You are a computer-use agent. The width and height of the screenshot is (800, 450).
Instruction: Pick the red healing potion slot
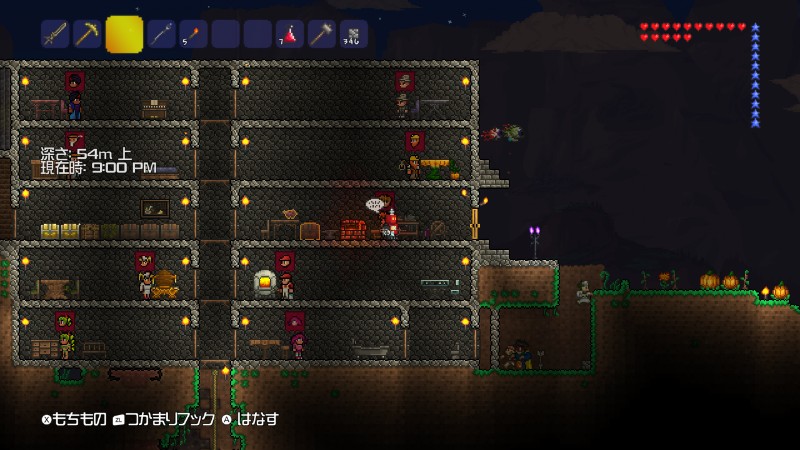[290, 35]
